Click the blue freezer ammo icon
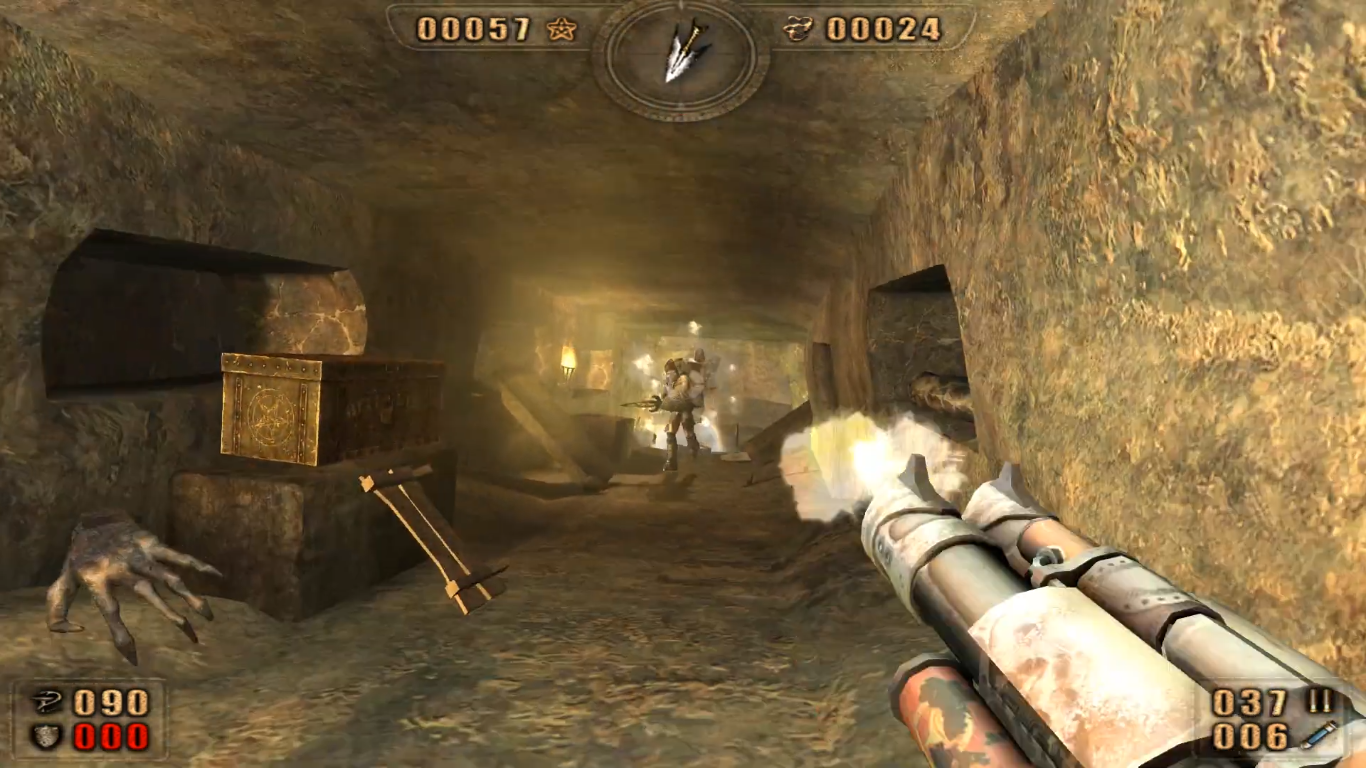1366x768 pixels. point(1319,736)
